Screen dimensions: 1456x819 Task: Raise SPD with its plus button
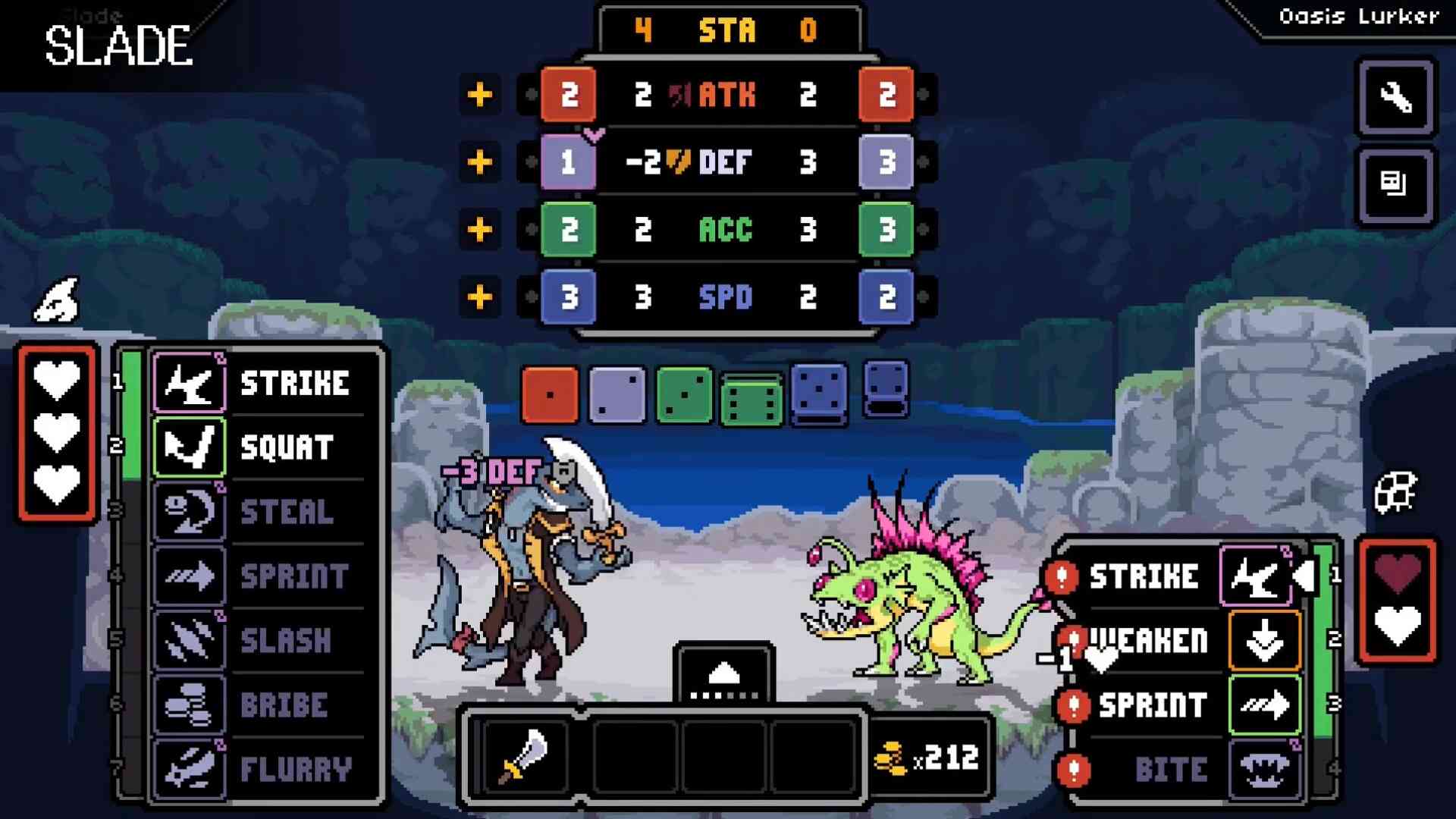point(479,297)
